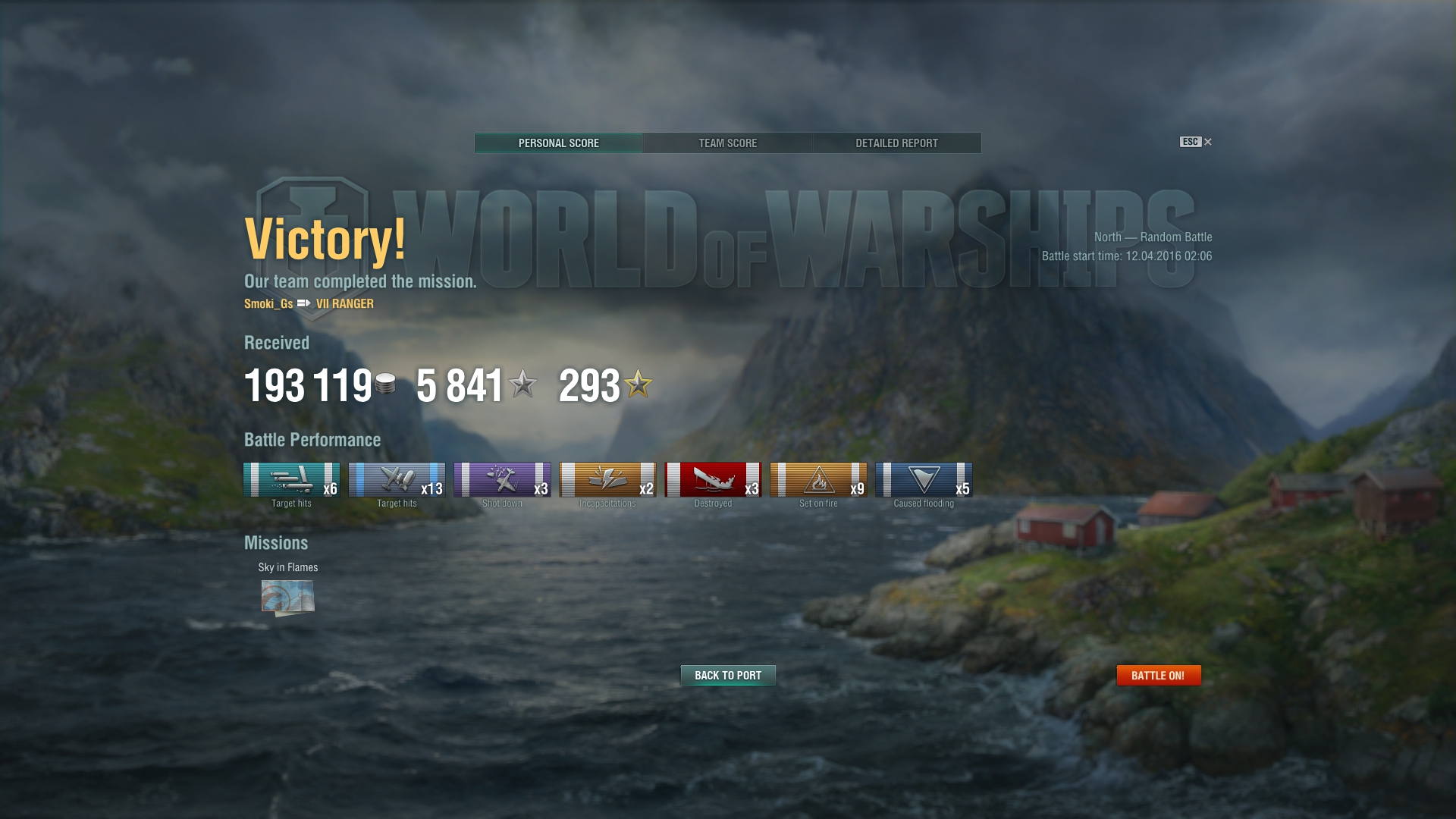Select the Shot down aircraft ribbon

502,480
